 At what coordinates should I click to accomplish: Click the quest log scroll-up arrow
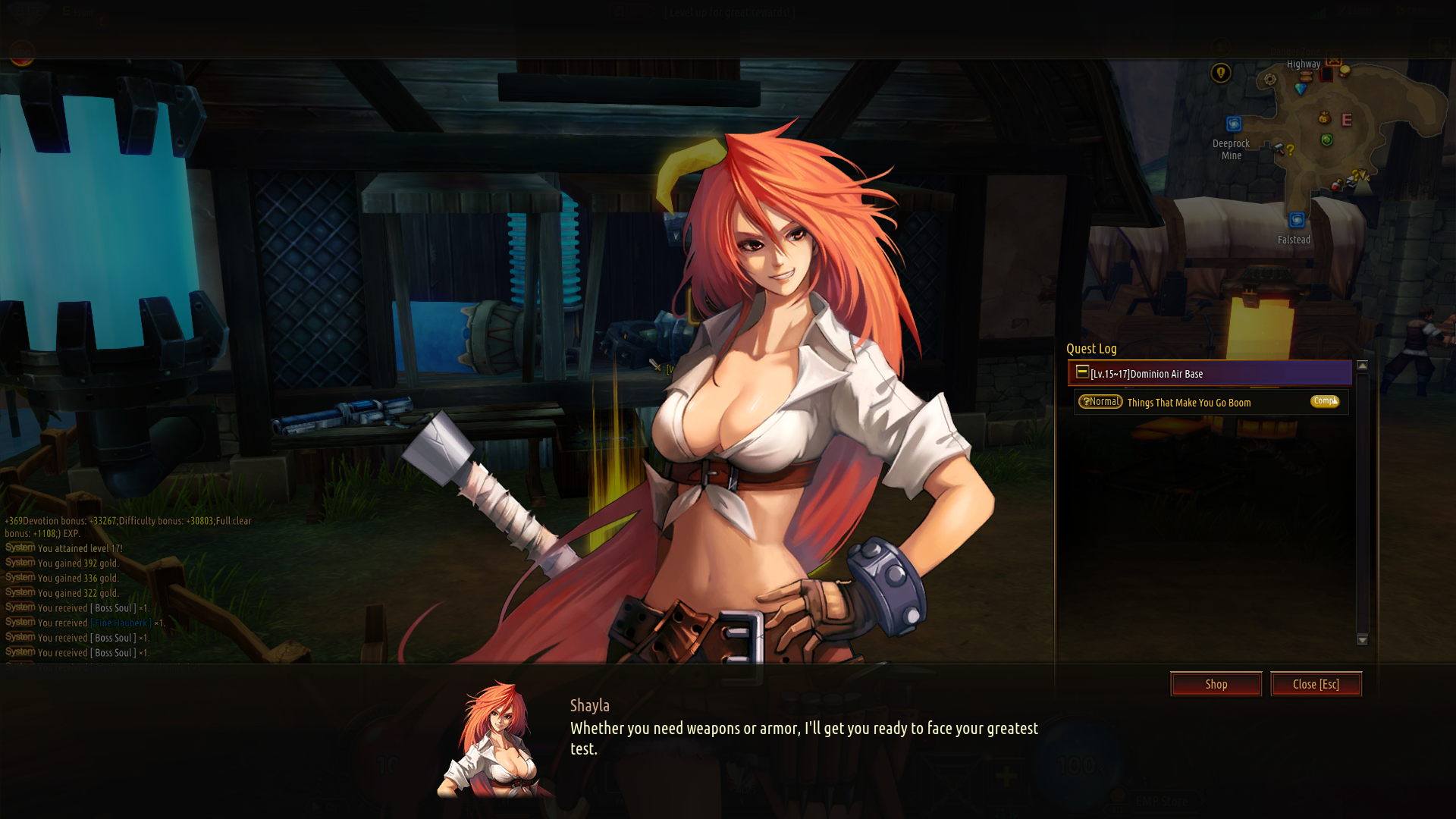pyautogui.click(x=1362, y=366)
